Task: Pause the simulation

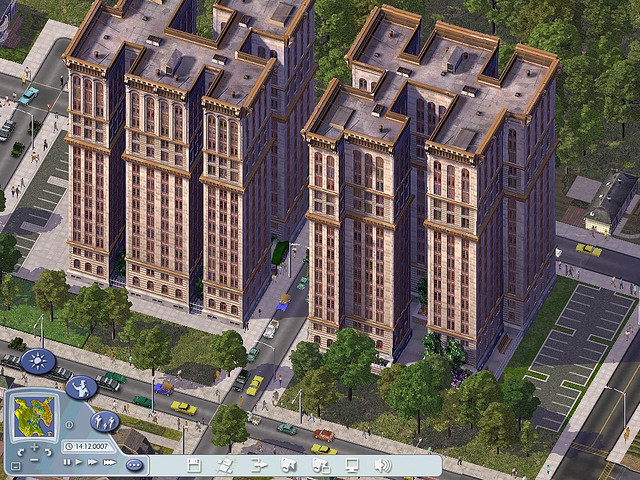Action: [67, 462]
